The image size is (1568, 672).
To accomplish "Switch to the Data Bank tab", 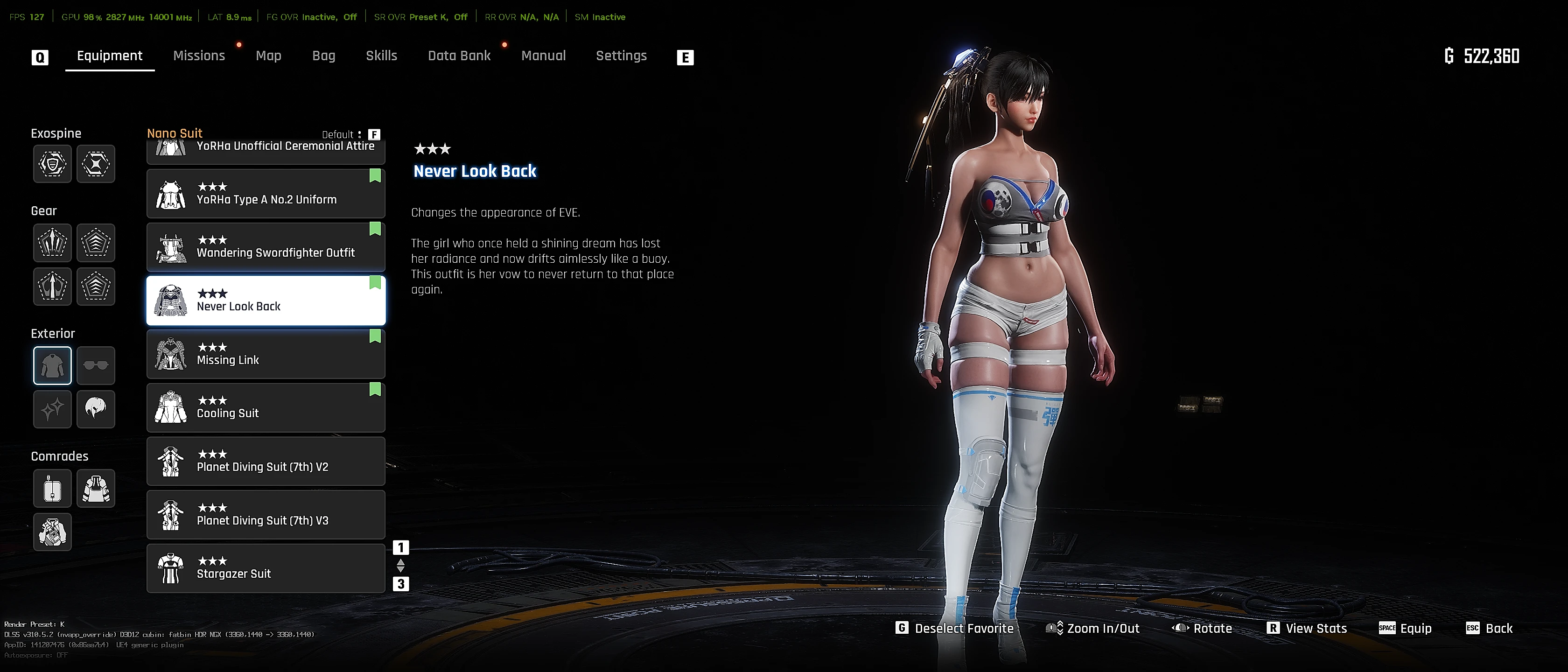I will (460, 56).
